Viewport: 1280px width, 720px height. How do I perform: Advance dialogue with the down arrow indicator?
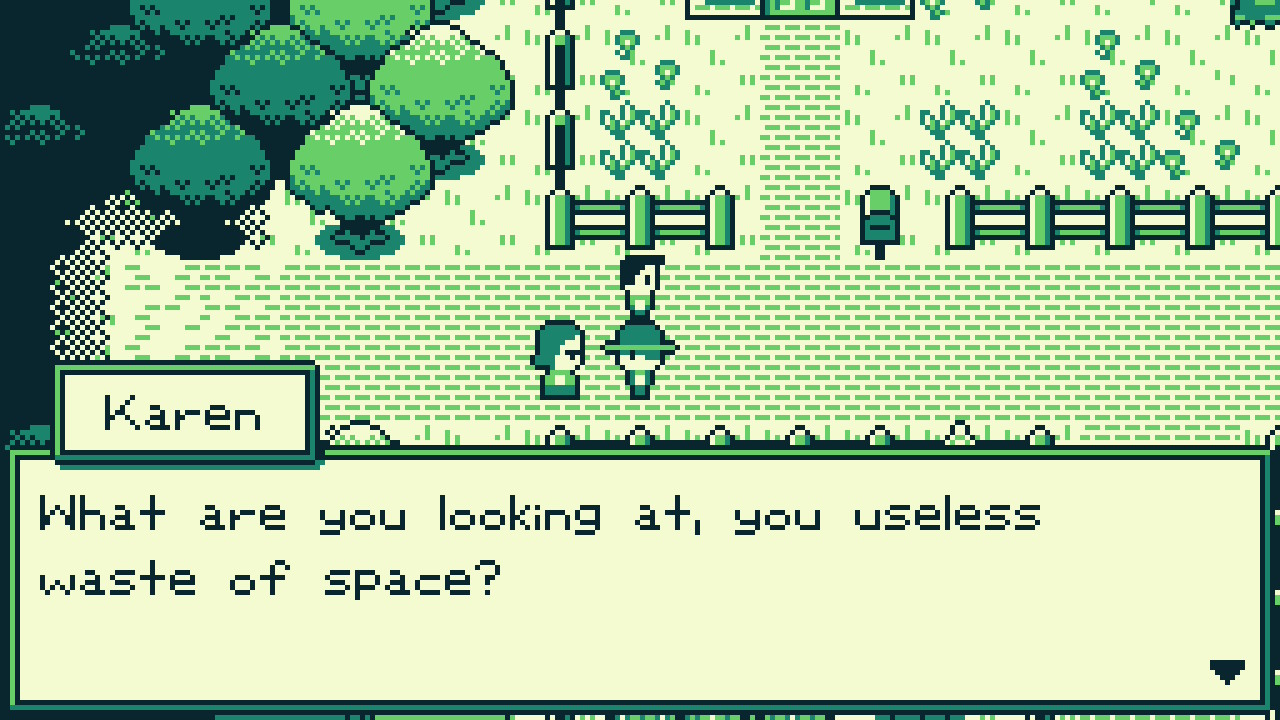coord(1227,671)
